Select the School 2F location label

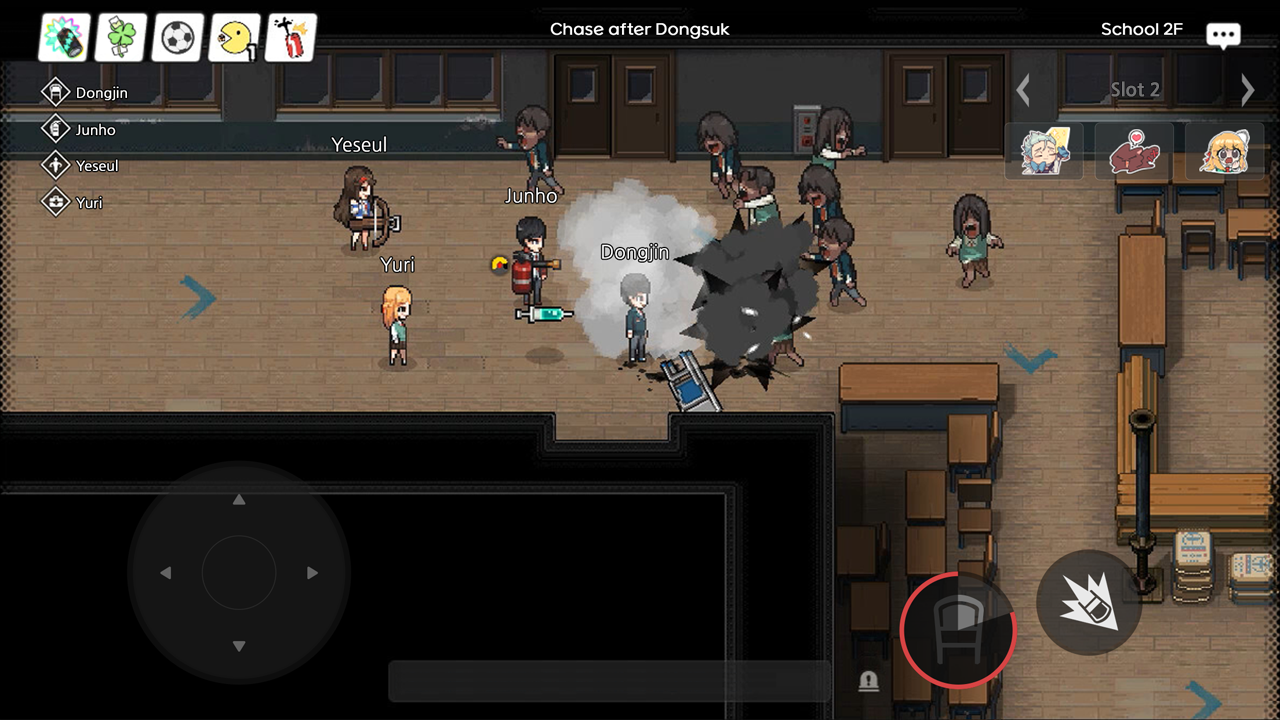1141,29
